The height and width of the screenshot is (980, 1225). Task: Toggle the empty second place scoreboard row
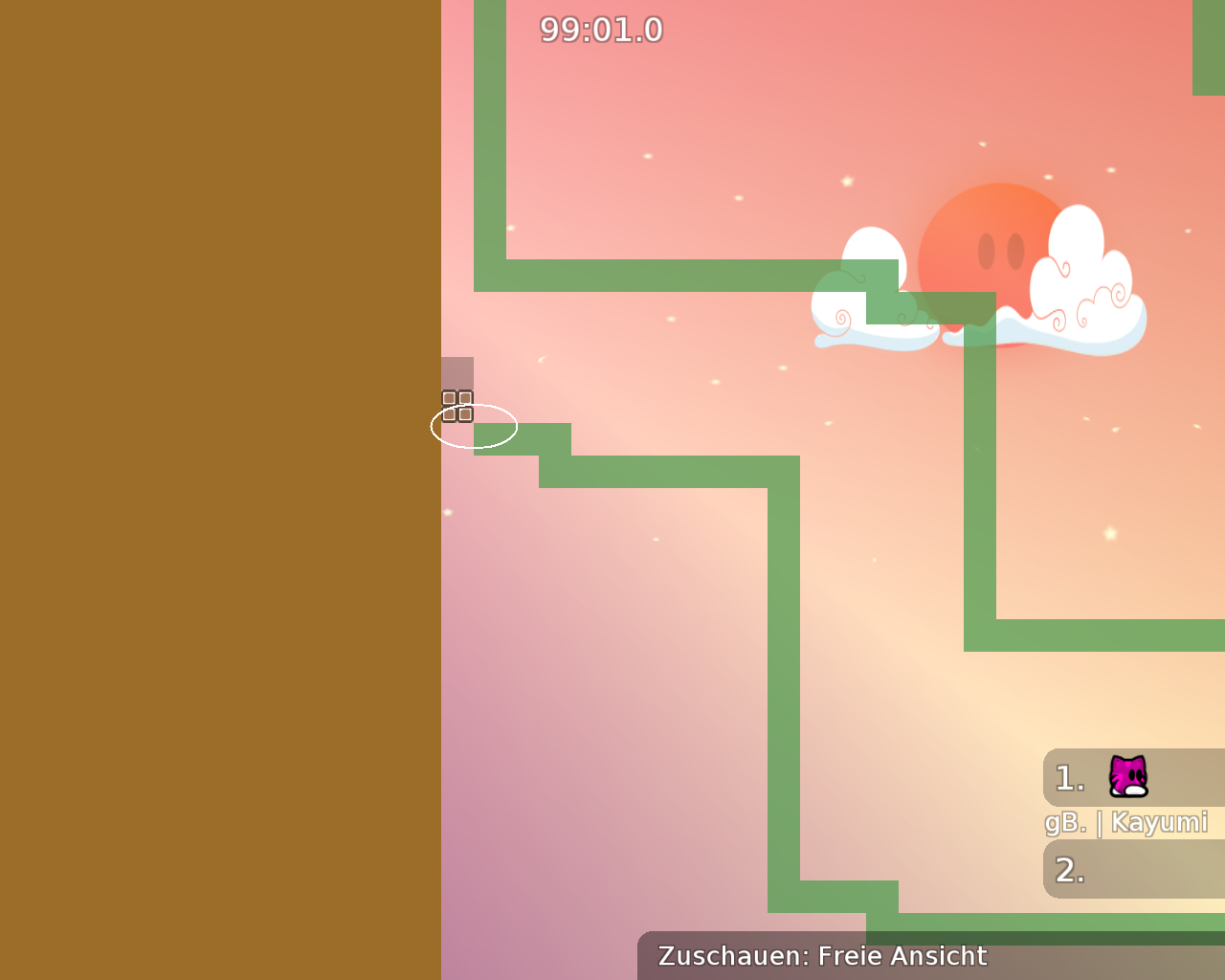[1129, 869]
